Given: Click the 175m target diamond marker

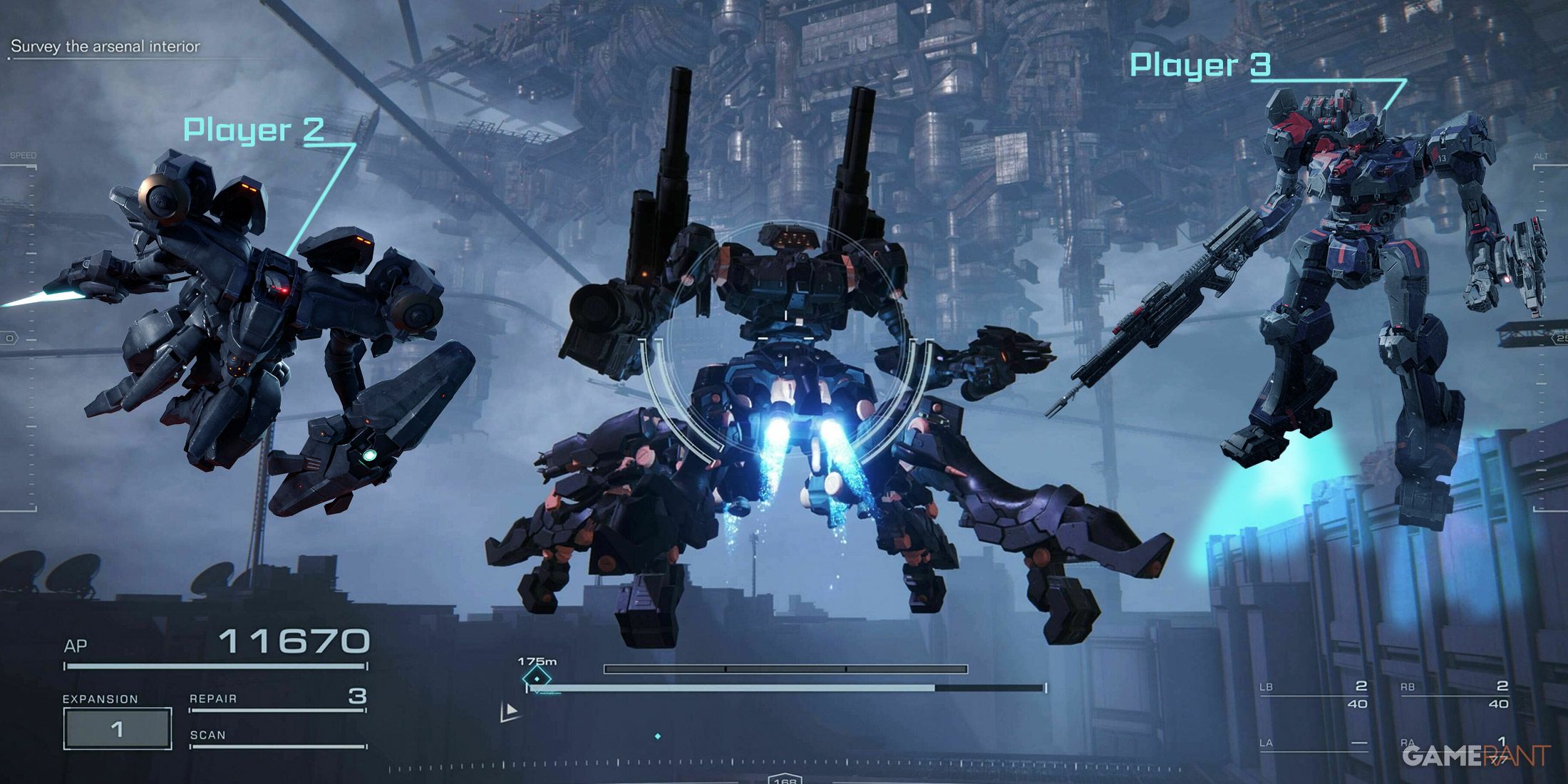Looking at the screenshot, I should (537, 679).
